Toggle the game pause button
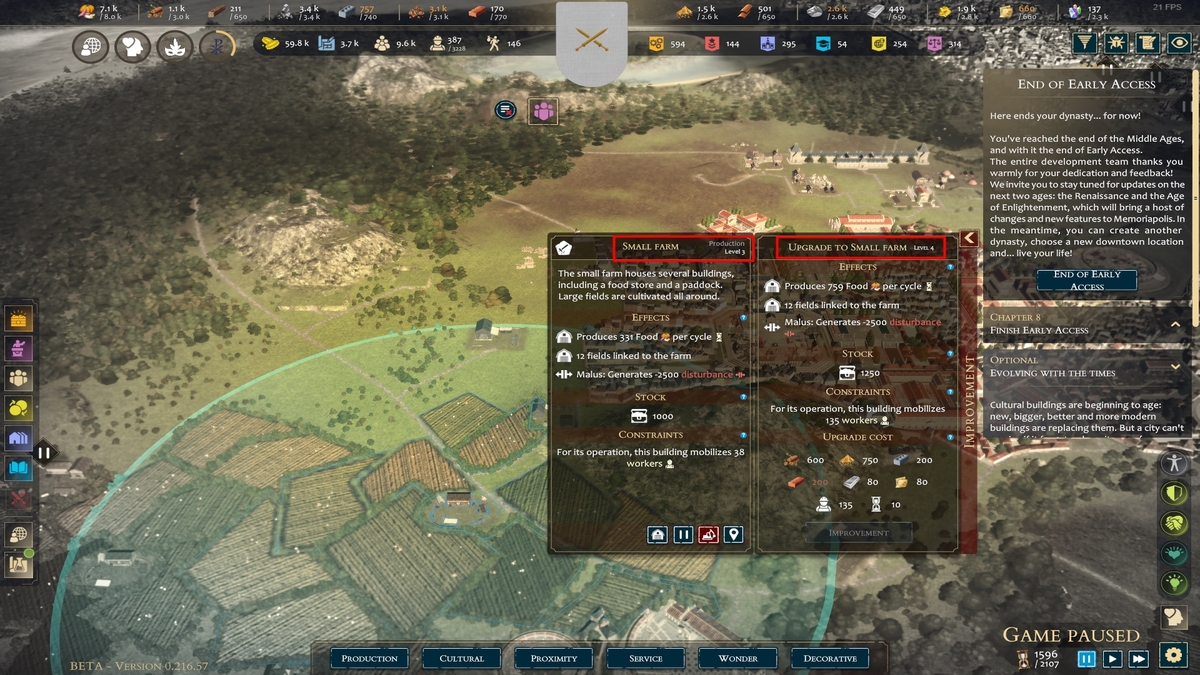Viewport: 1200px width, 675px height. coord(1086,658)
